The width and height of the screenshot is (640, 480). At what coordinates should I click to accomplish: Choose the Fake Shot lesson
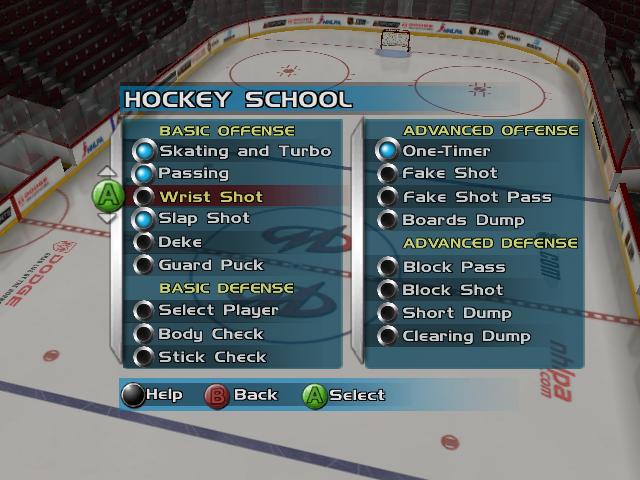(449, 174)
